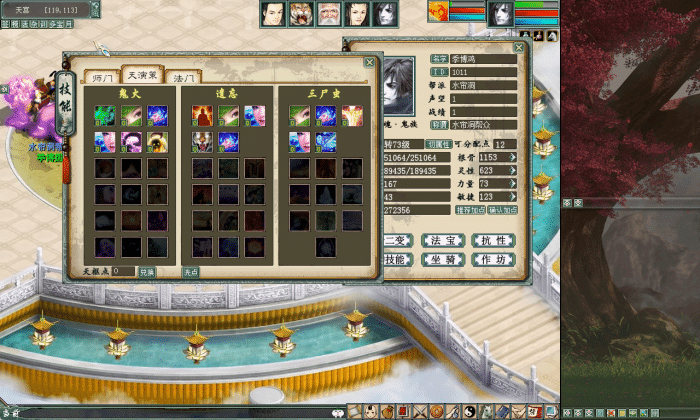Switch to the 师门 skills tab
The width and height of the screenshot is (700, 420).
click(x=102, y=77)
